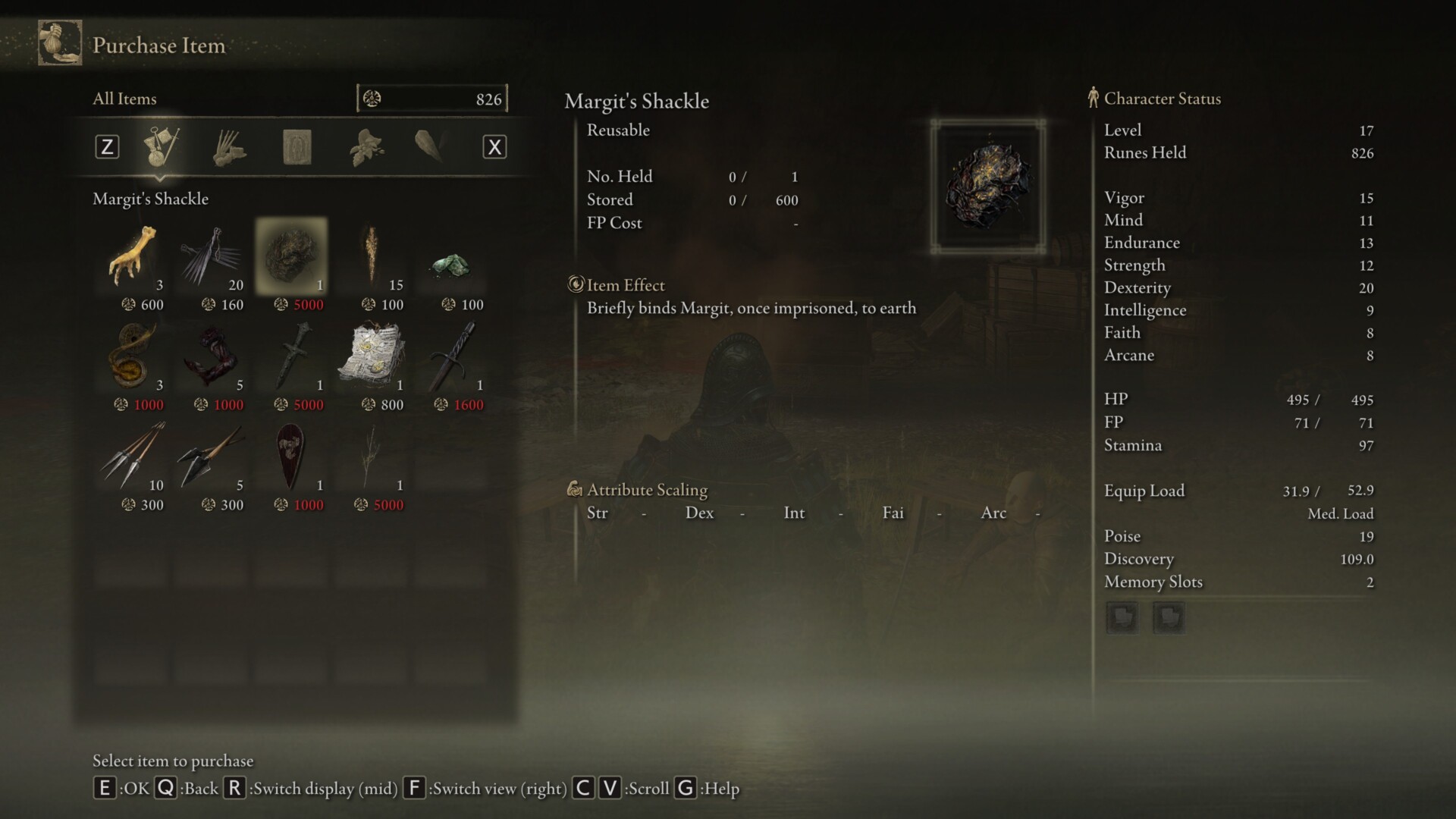Screen dimensions: 1456x819
Task: Switch to the All Items category tab
Action: 161,146
